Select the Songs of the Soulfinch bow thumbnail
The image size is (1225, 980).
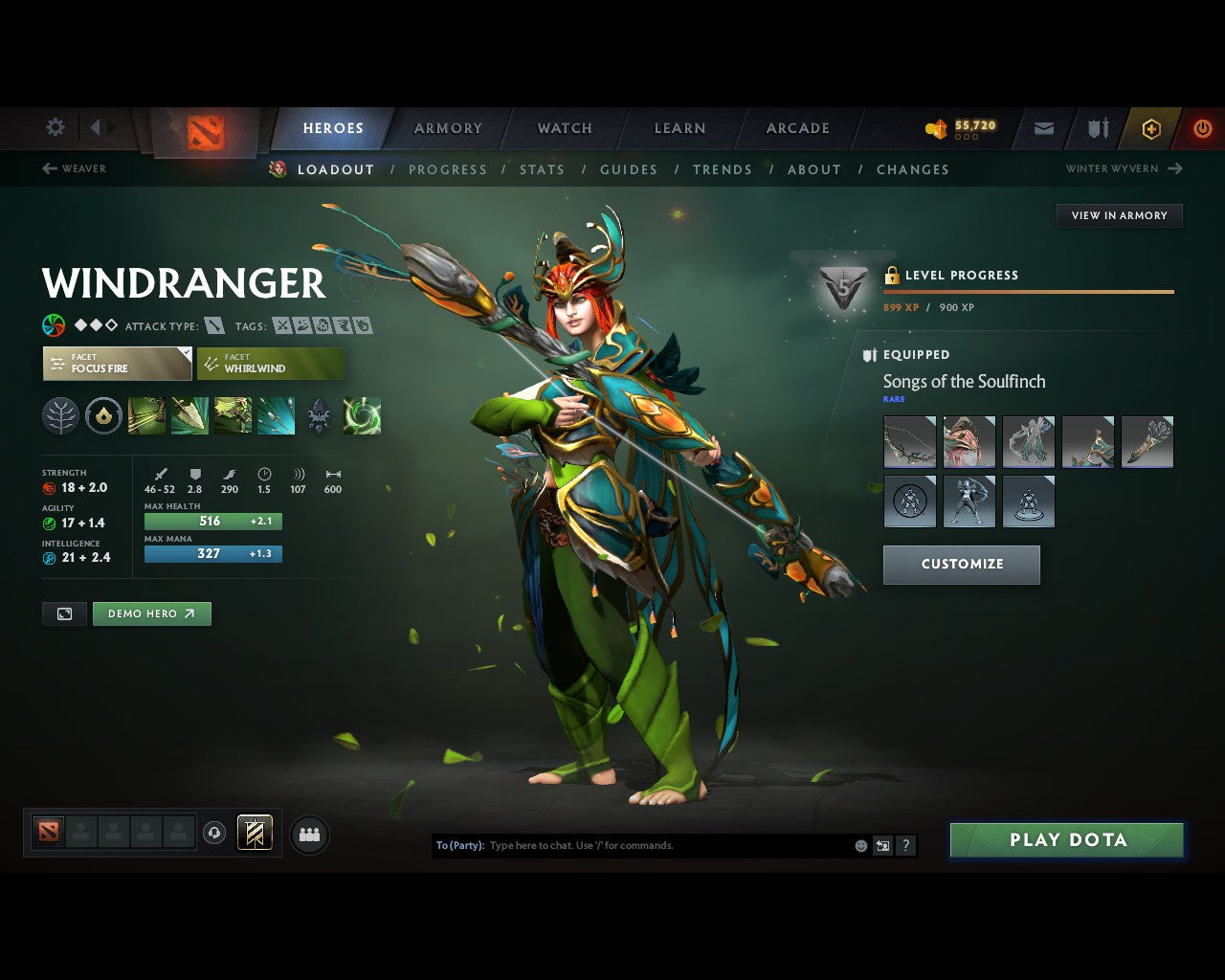click(909, 442)
